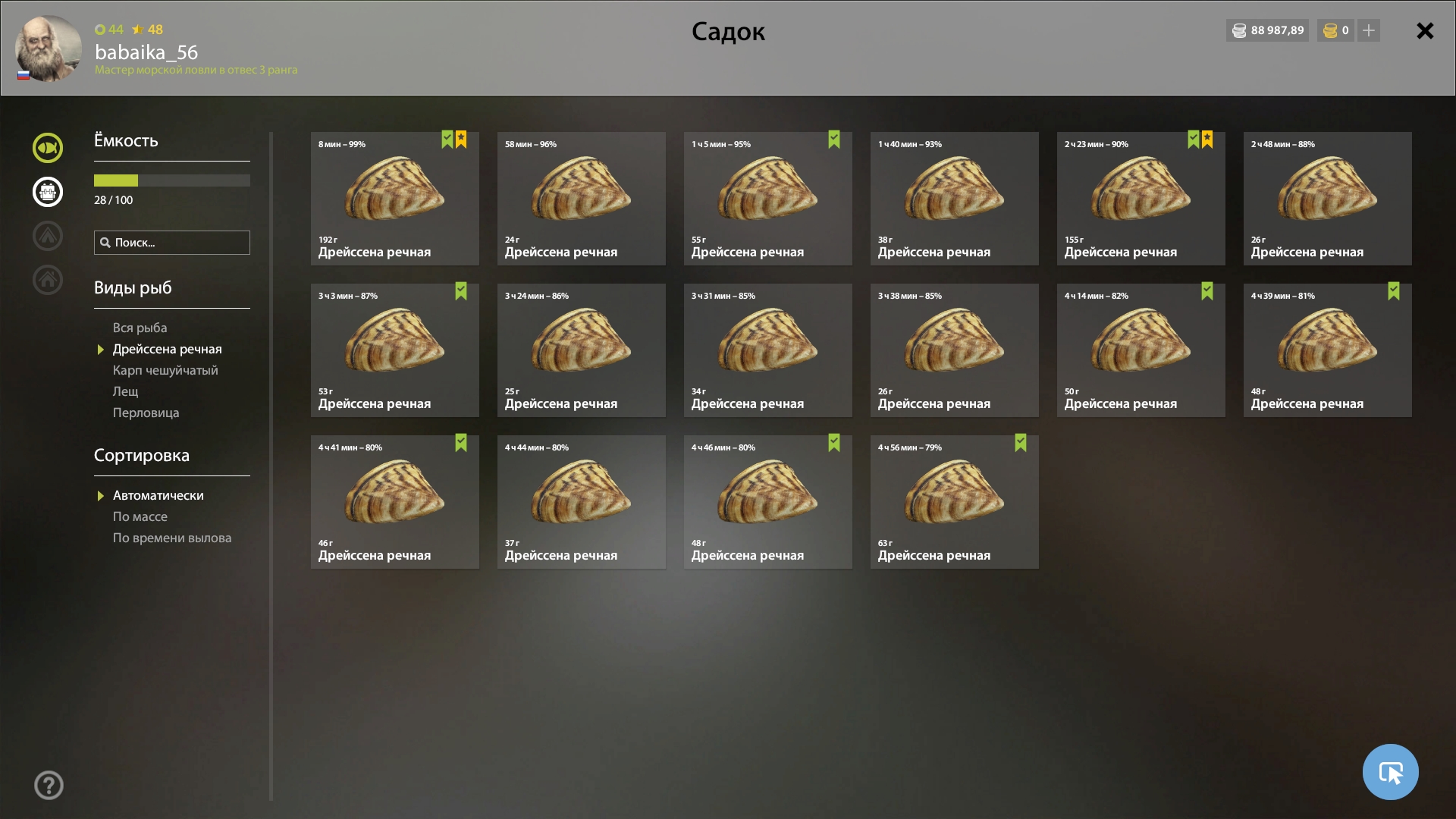The image size is (1456, 819).
Task: Pick the 155 г Дрейссена card
Action: [1141, 199]
